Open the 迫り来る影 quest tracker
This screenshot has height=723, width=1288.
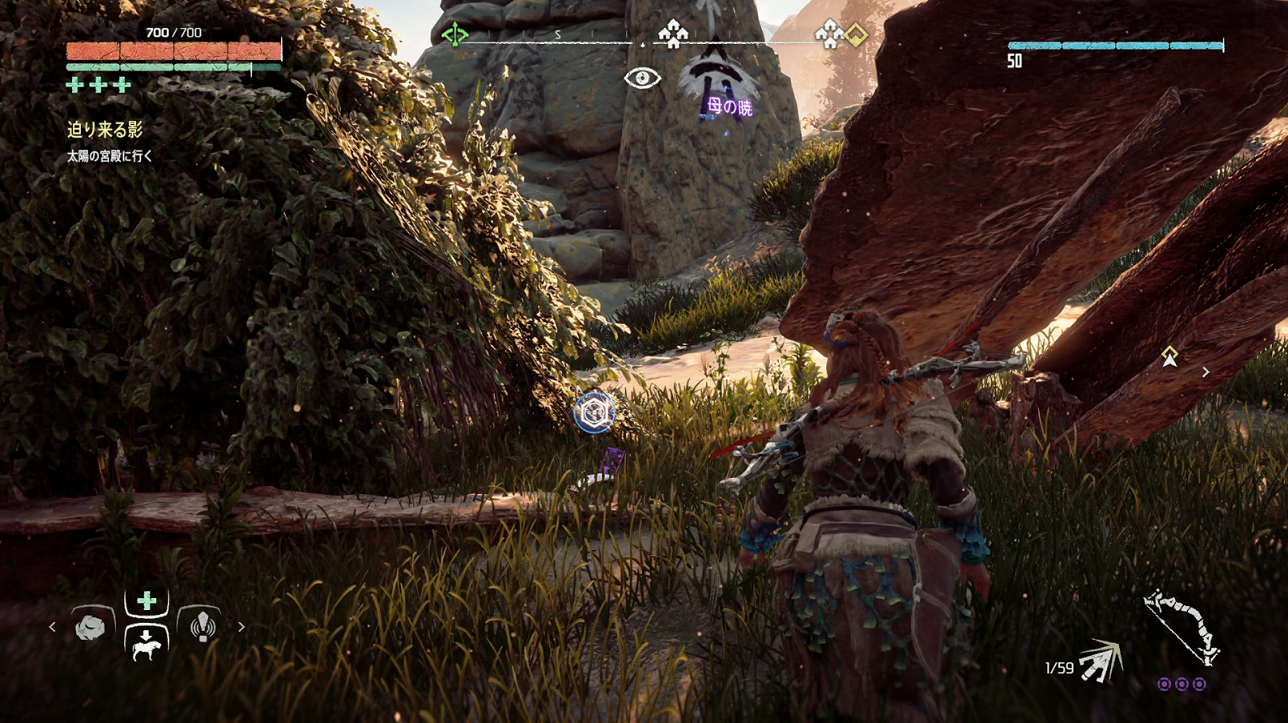click(x=105, y=129)
